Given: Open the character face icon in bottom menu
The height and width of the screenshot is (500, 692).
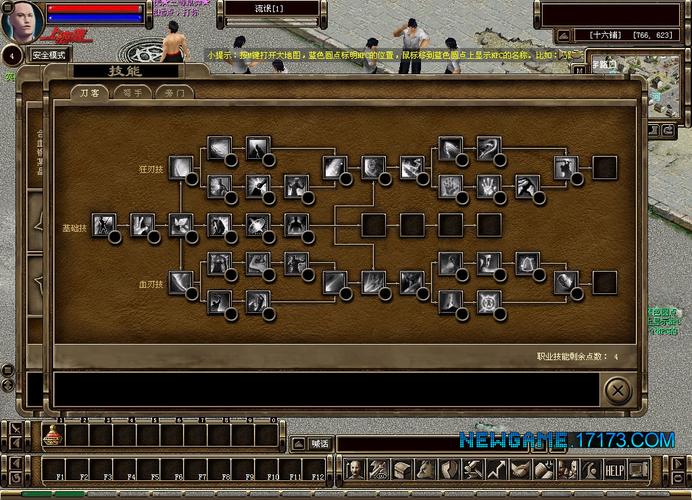Looking at the screenshot, I should coord(354,469).
